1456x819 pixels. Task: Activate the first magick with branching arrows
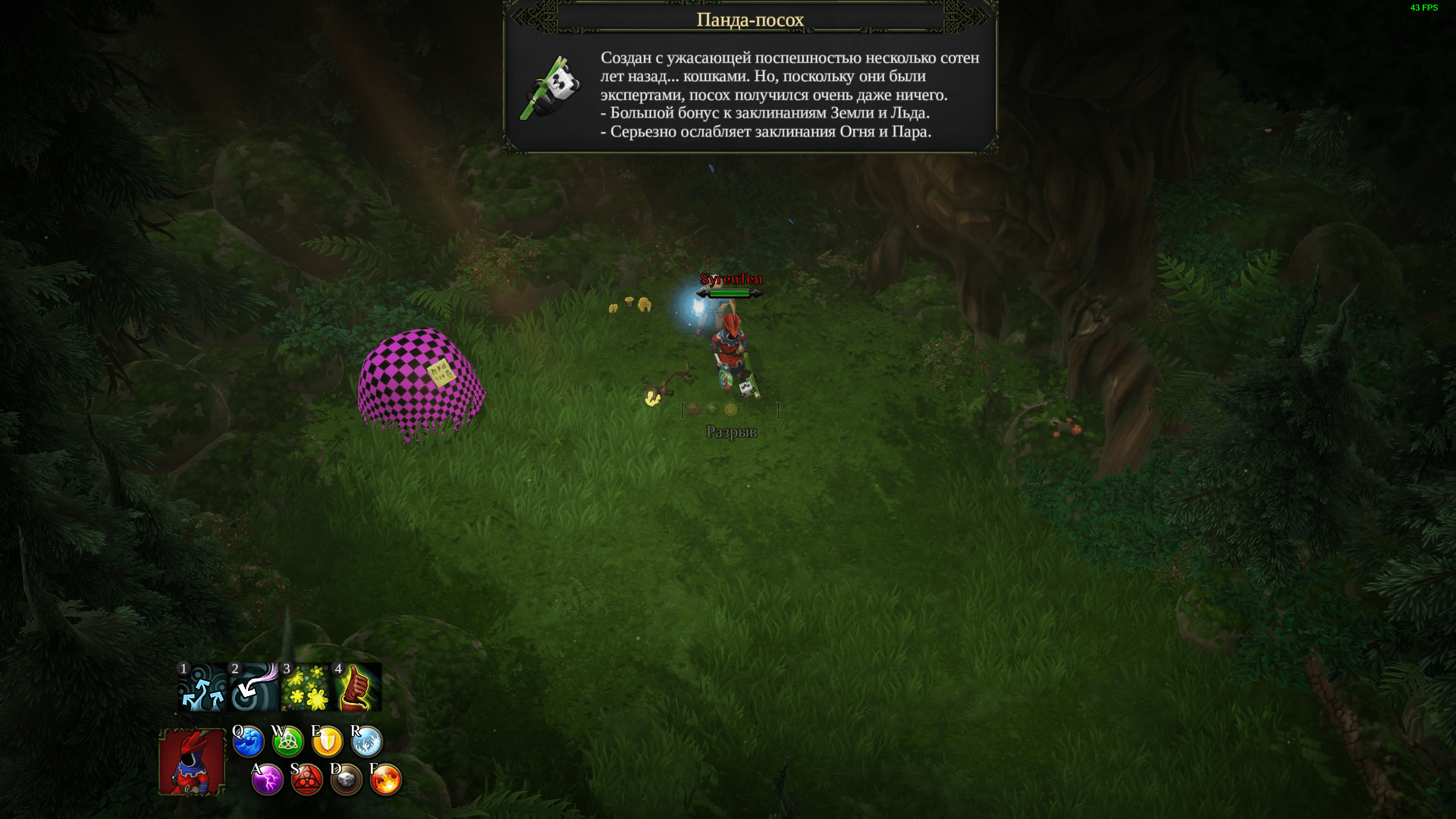coord(202,688)
